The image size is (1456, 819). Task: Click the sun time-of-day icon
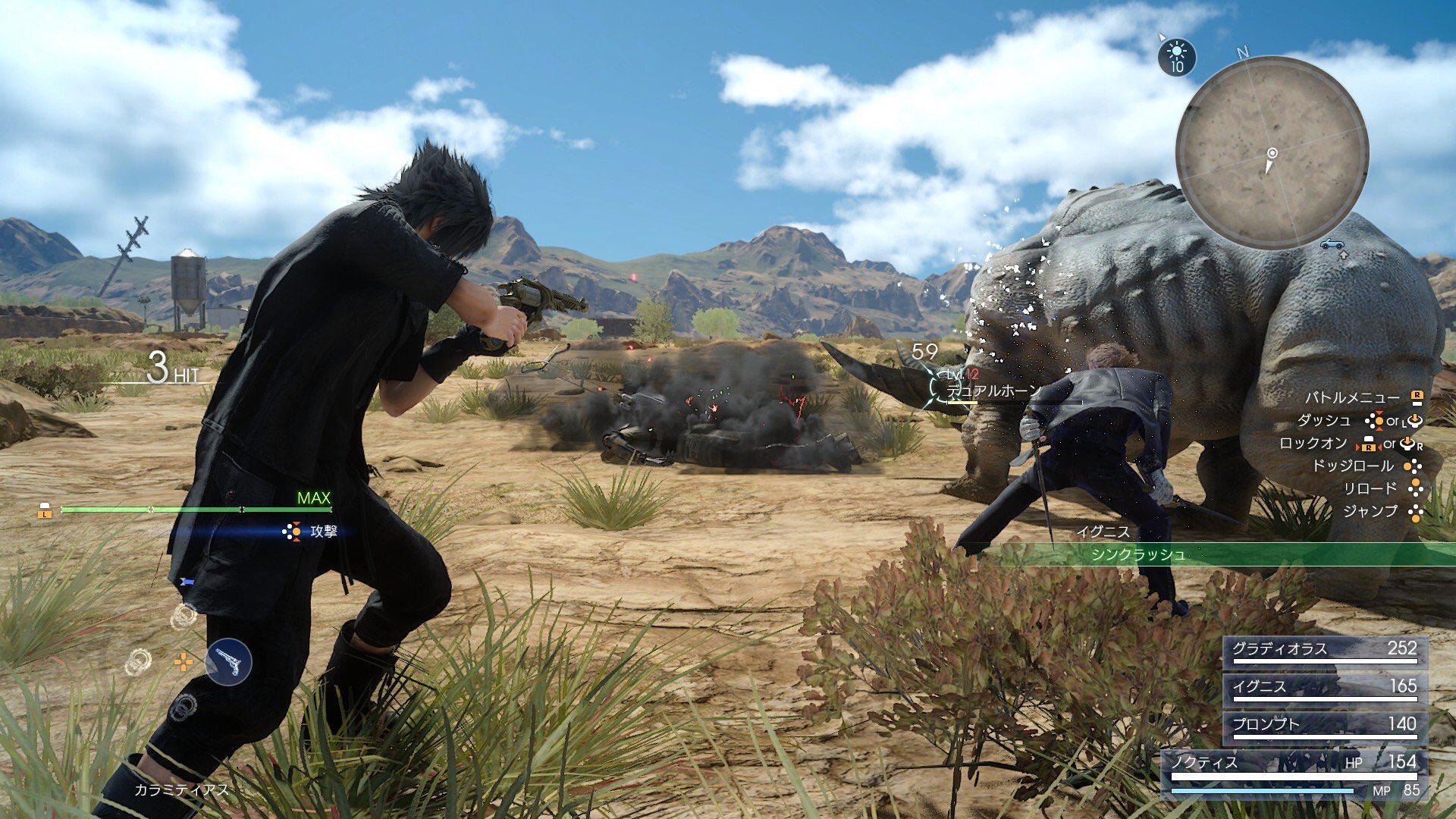click(1176, 56)
